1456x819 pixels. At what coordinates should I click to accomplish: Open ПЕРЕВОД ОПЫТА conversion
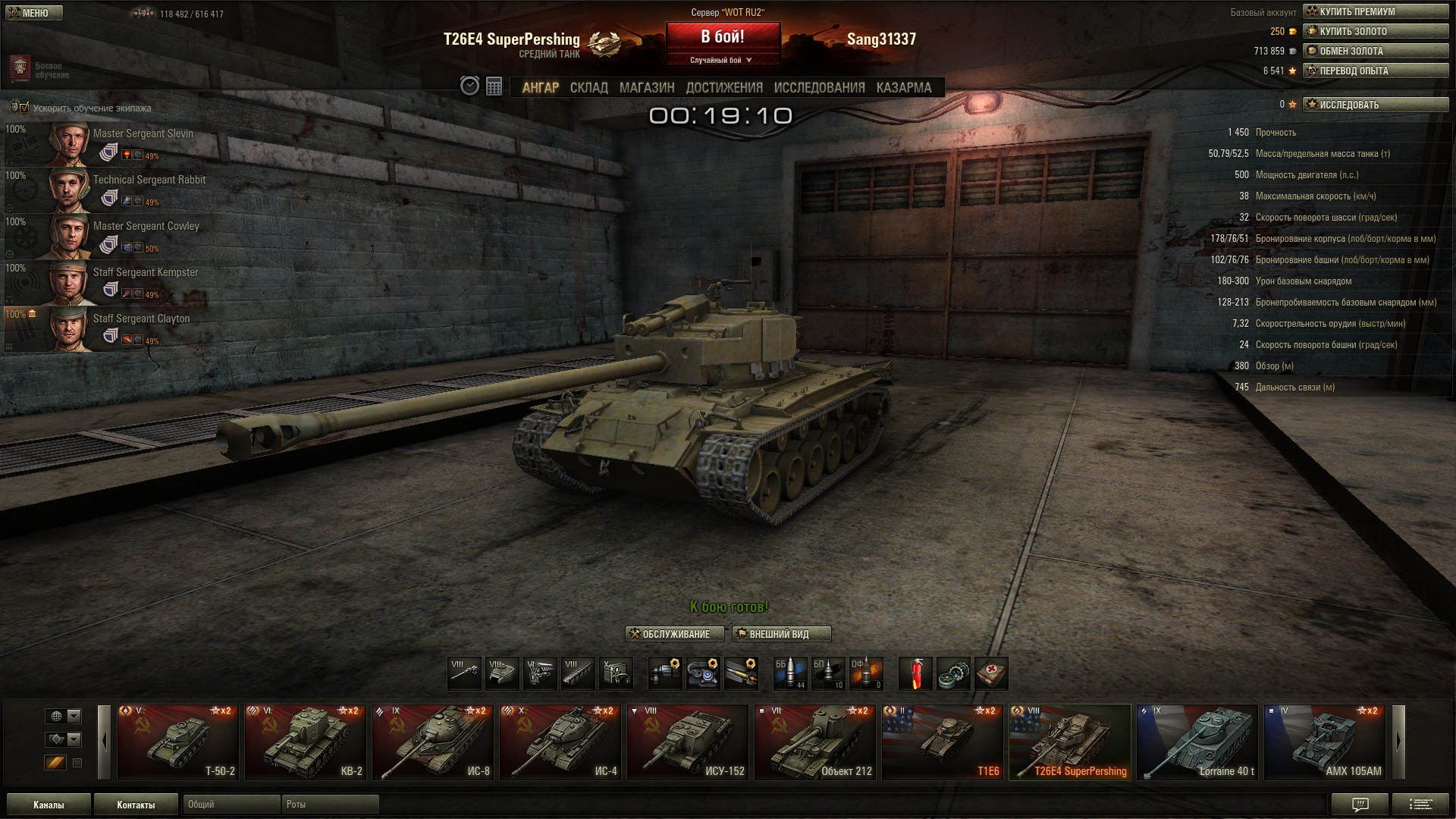click(1375, 71)
